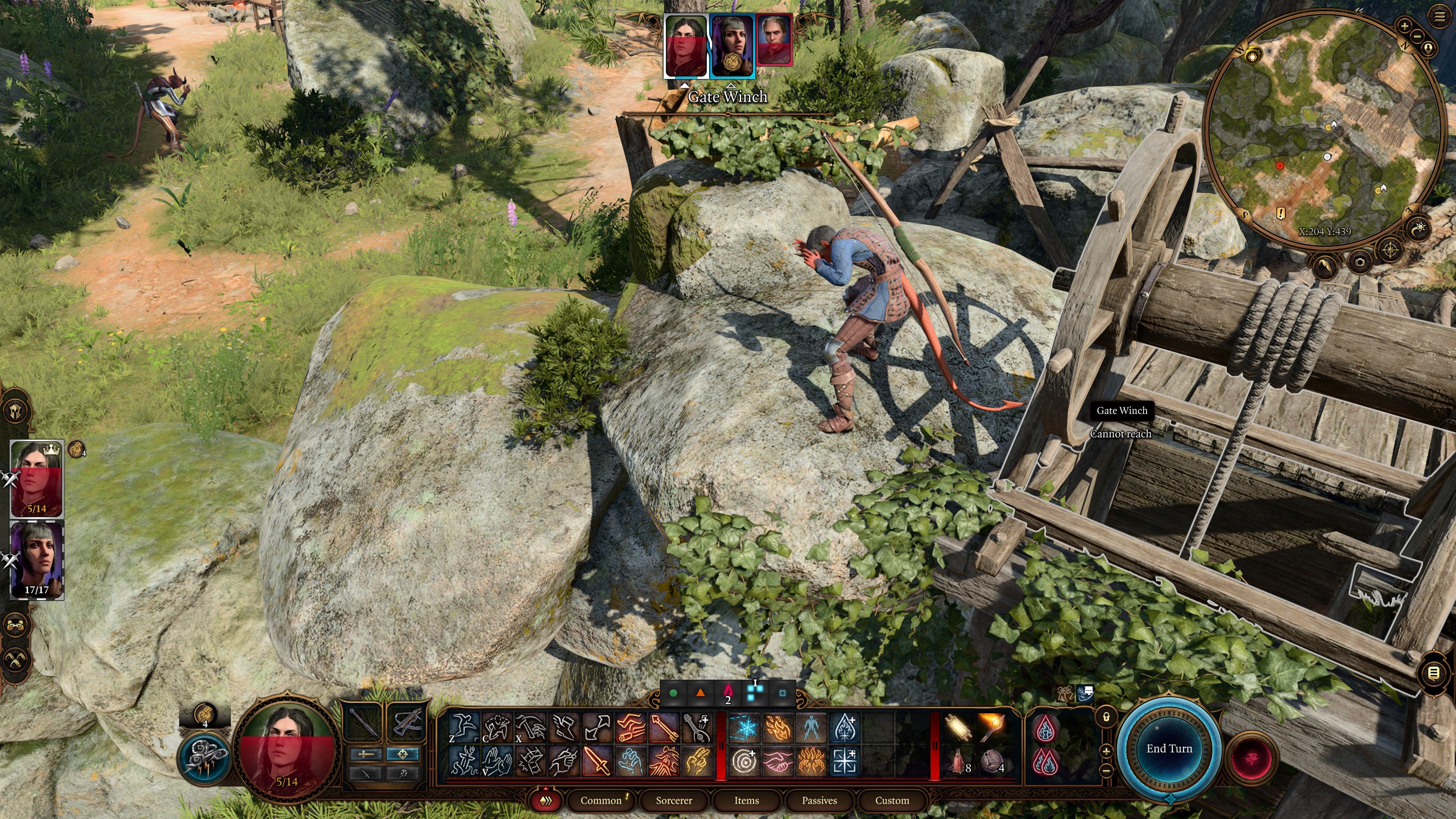Image resolution: width=1456 pixels, height=819 pixels.
Task: Switch to the Common hotbar tab
Action: pos(601,801)
